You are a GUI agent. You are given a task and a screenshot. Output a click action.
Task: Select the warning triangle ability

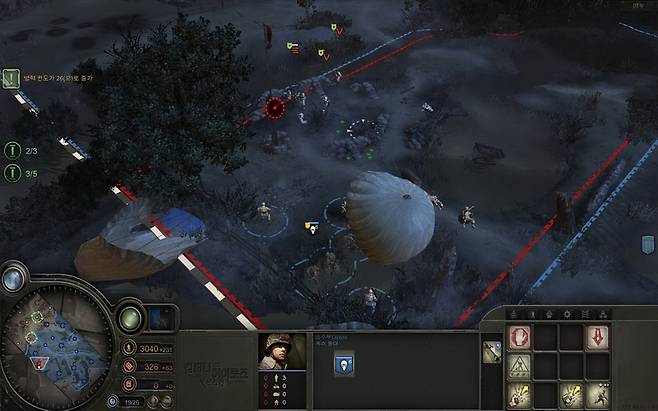point(521,368)
